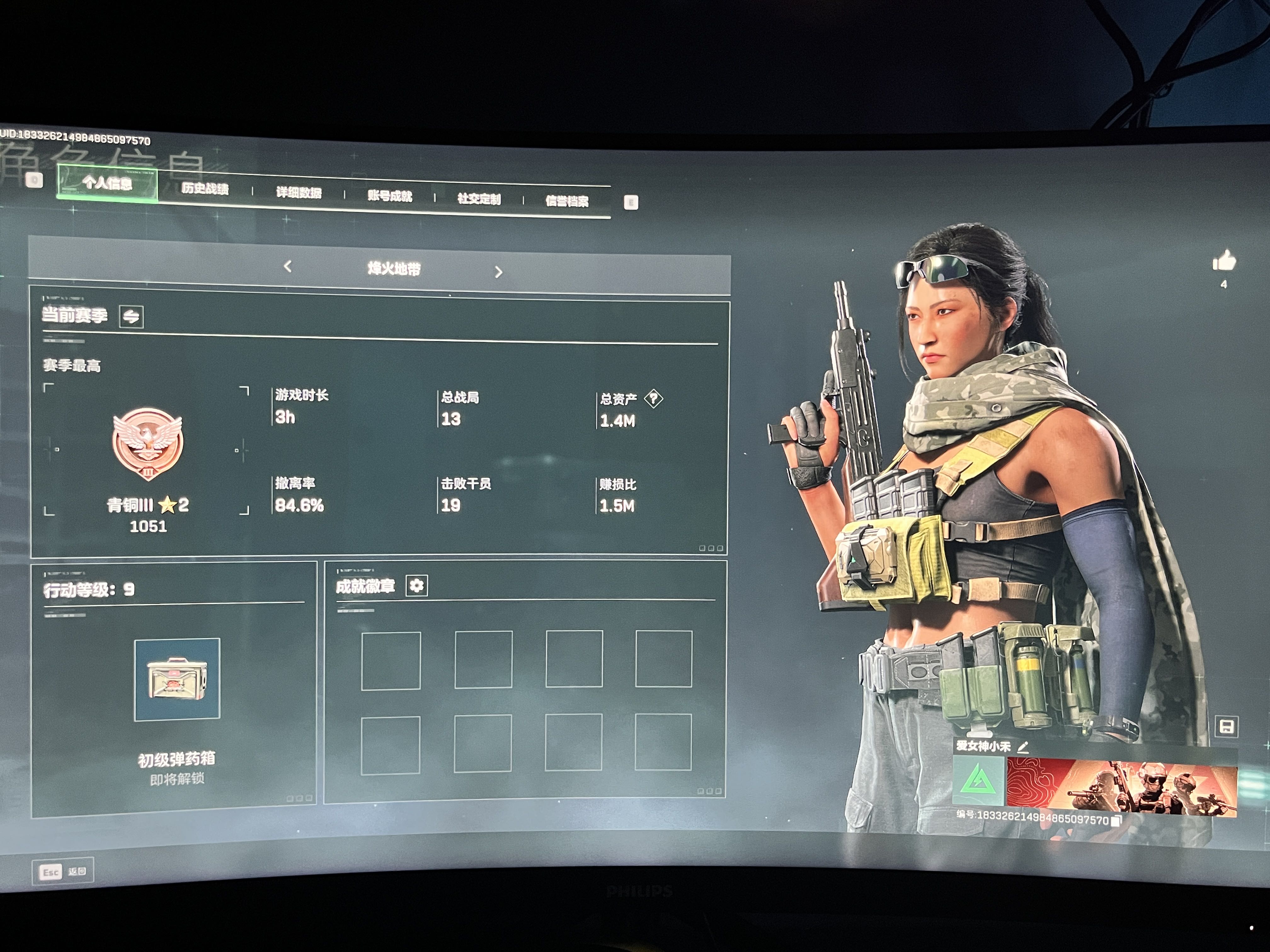
Task: Open the green triangle avatar icon
Action: tap(978, 781)
